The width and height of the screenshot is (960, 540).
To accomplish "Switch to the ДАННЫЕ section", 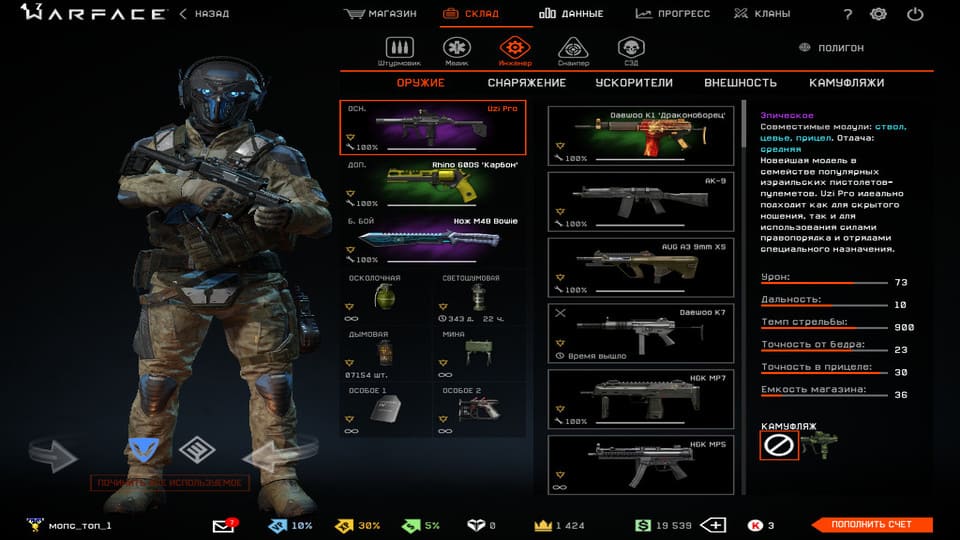I will tap(571, 14).
